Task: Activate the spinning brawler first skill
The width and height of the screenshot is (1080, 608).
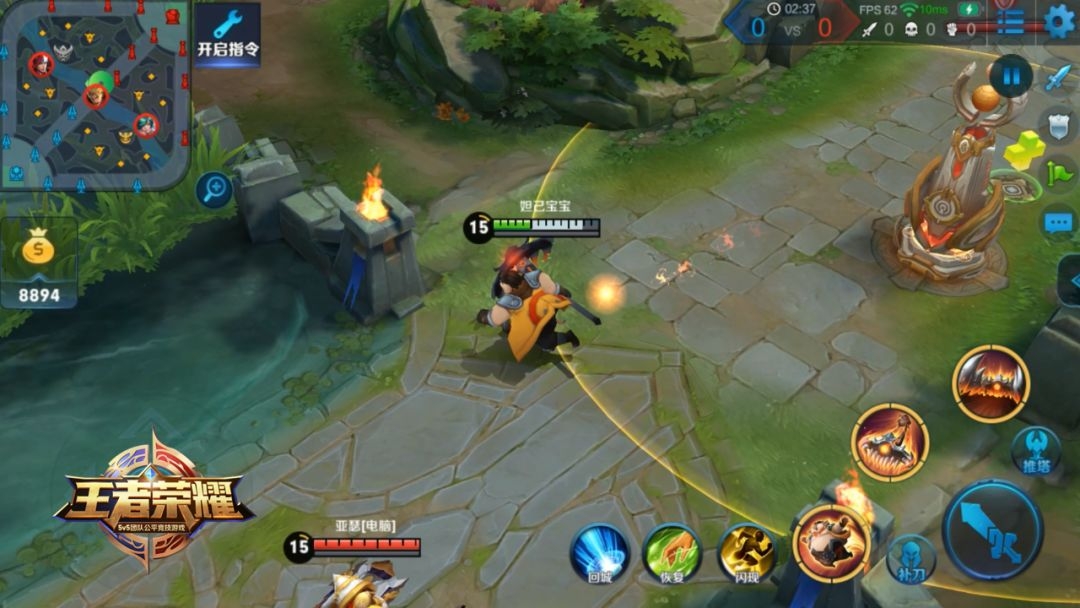Action: (831, 543)
